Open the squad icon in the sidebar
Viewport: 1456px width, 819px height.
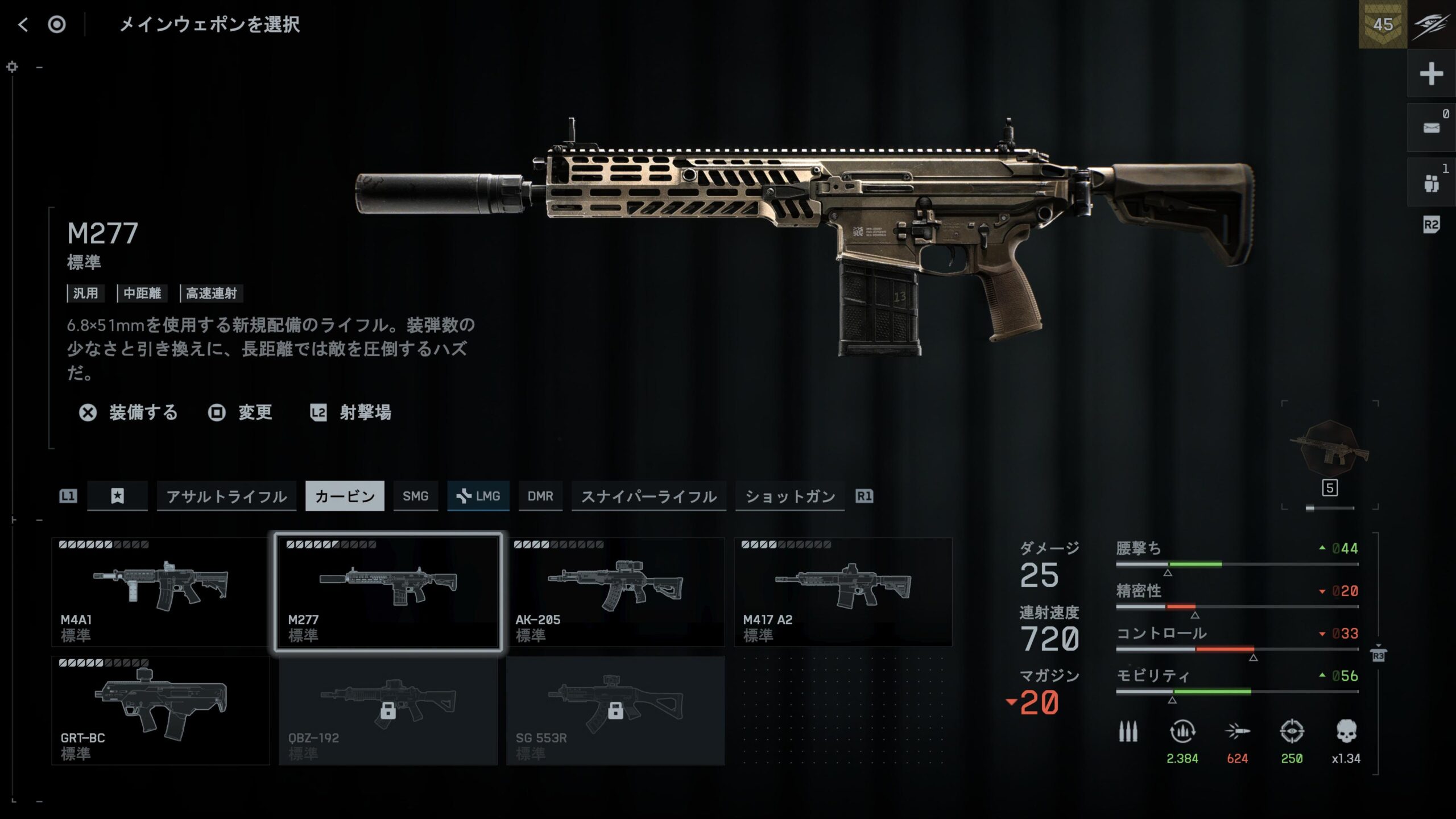(1431, 183)
